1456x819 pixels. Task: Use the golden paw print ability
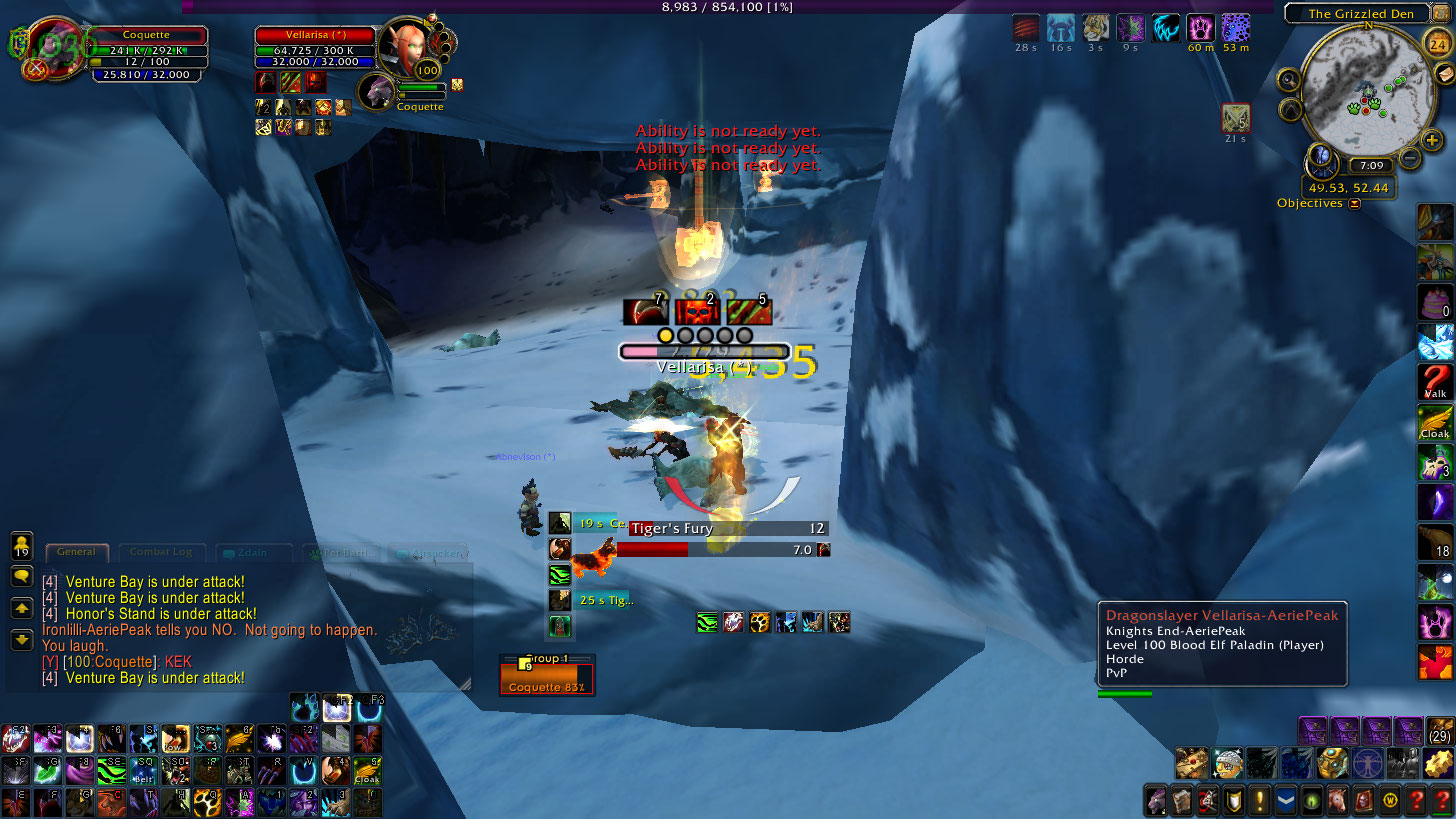759,623
